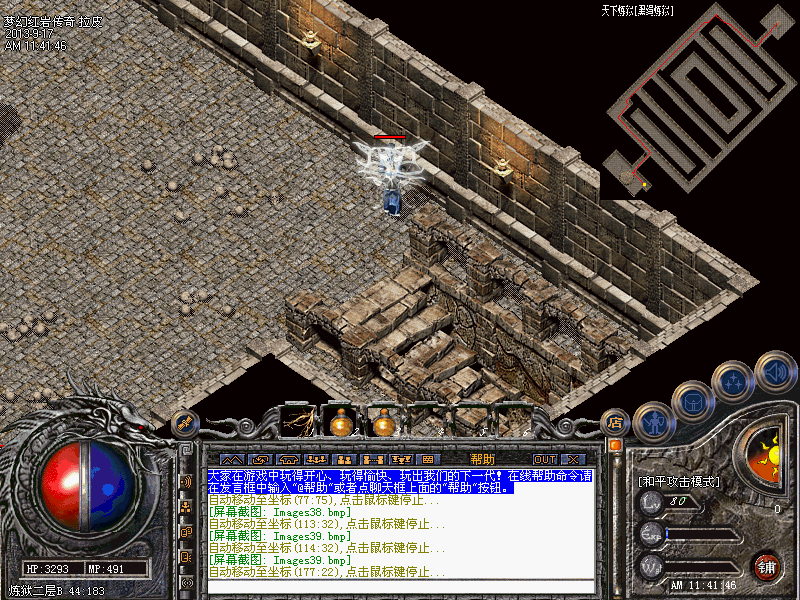Viewport: 800px width, 600px height.
Task: Click the OUT button on the chat bar
Action: click(x=544, y=459)
